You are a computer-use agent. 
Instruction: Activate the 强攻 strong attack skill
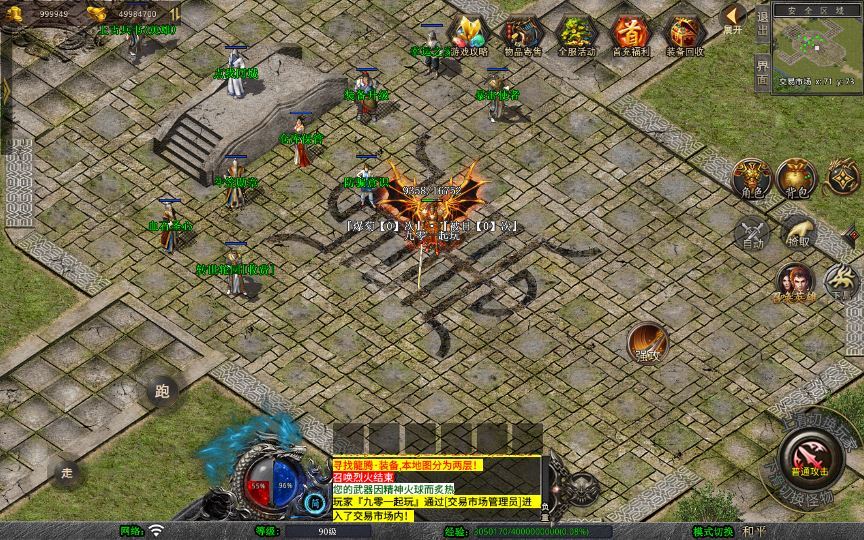(648, 343)
